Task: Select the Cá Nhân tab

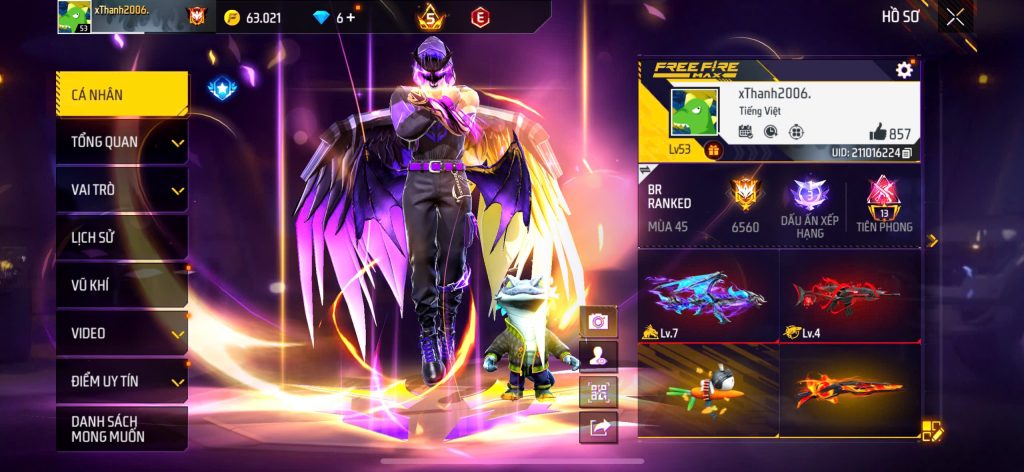Action: point(121,95)
